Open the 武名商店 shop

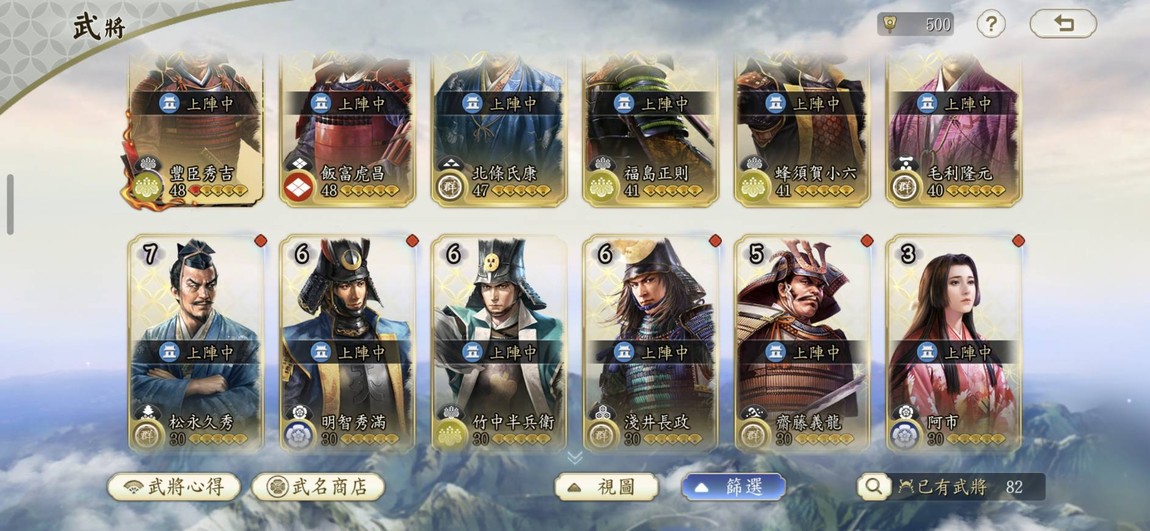(318, 487)
